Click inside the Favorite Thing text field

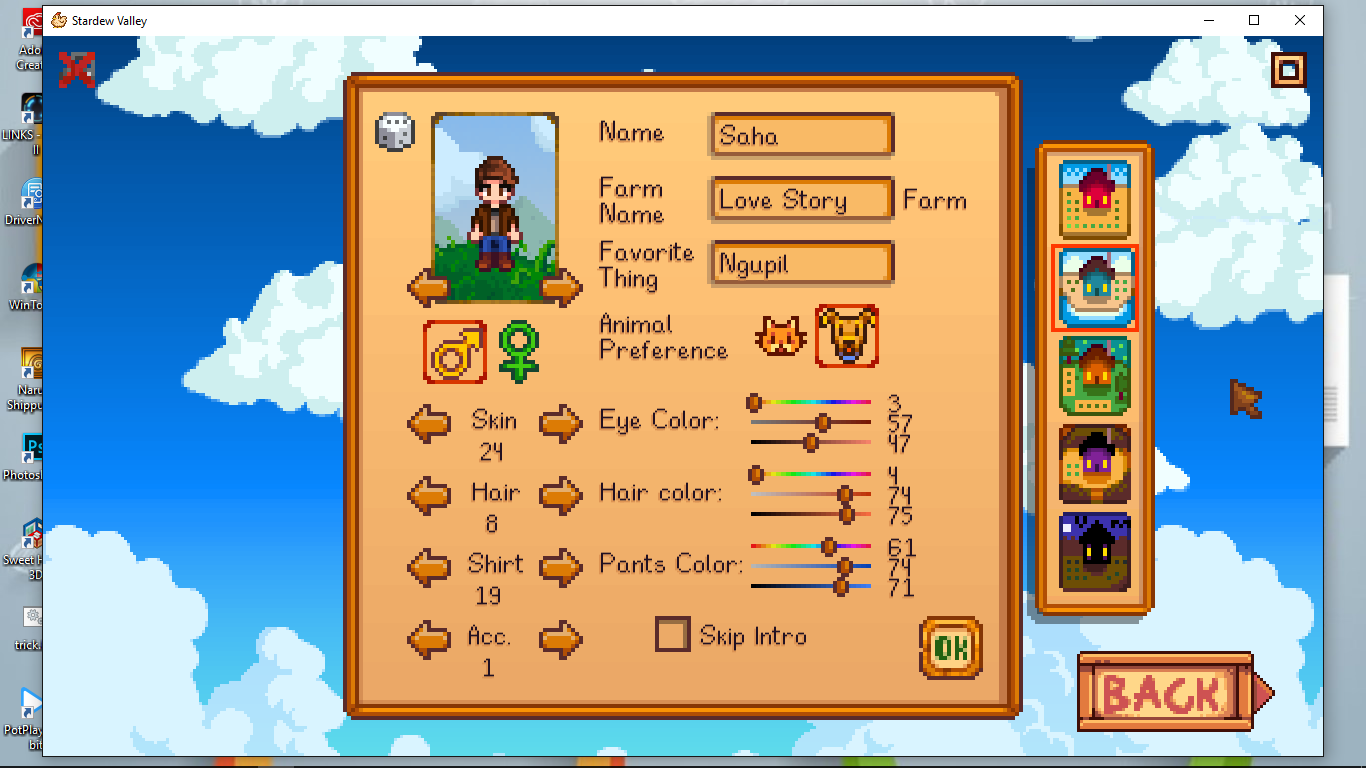click(800, 262)
